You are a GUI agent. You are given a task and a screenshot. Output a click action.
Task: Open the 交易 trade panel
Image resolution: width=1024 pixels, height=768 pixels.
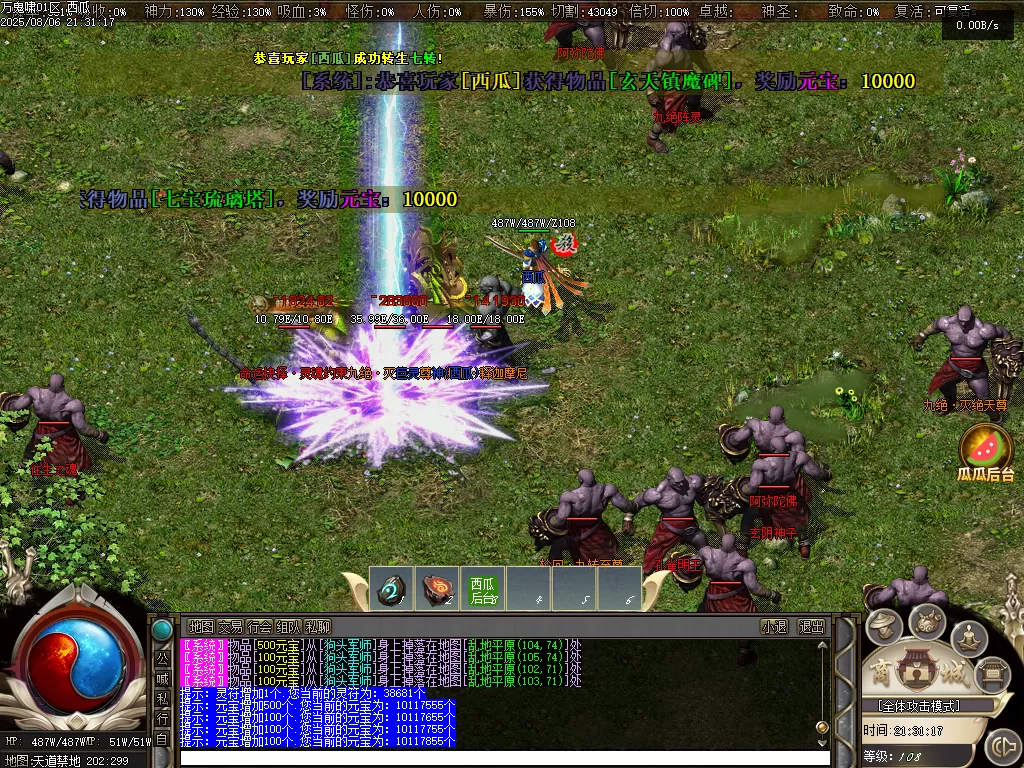tap(230, 626)
